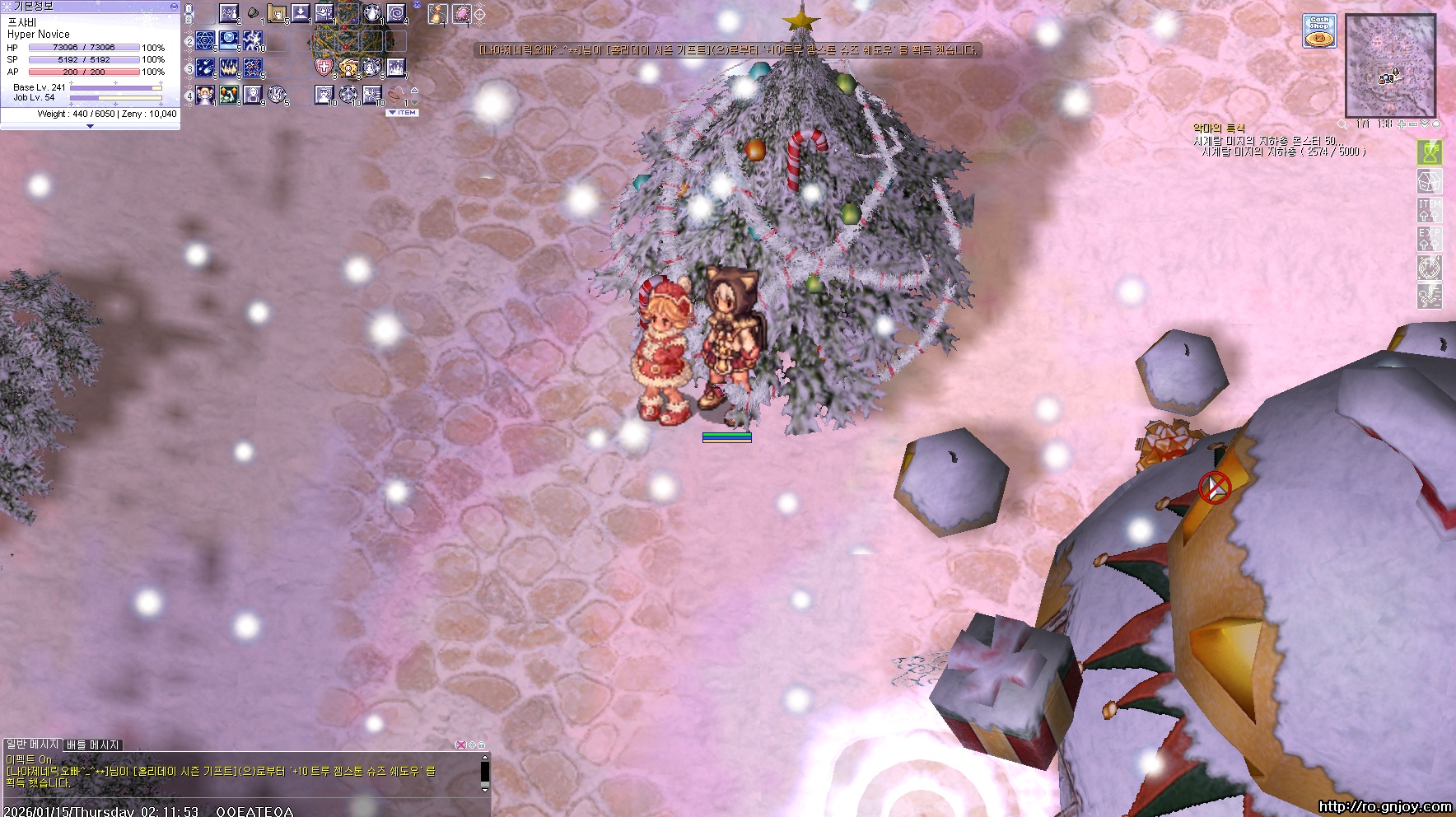
Task: Collapse the 기본정보 status window
Action: click(173, 6)
